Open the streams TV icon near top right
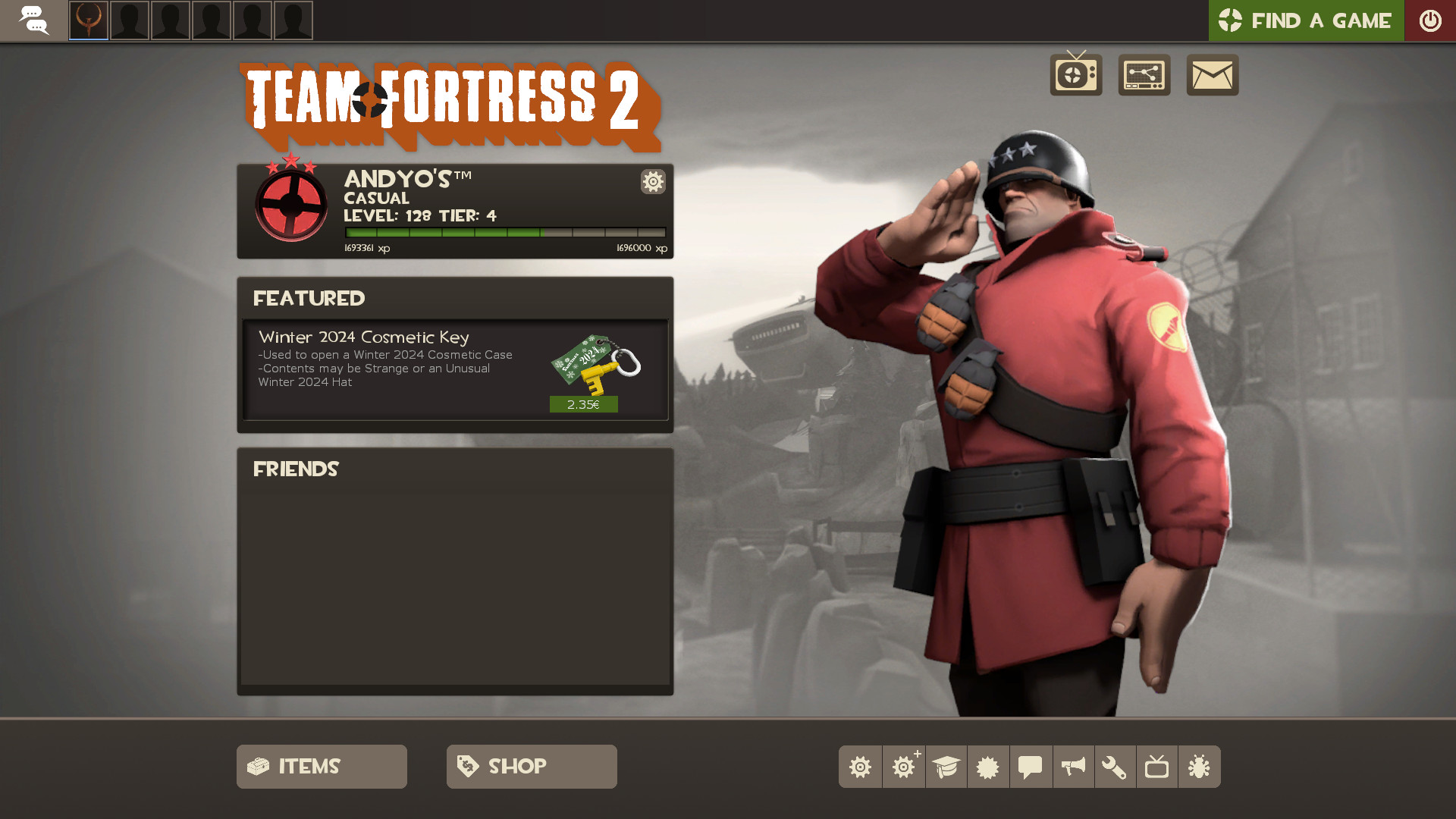1456x819 pixels. pyautogui.click(x=1075, y=74)
